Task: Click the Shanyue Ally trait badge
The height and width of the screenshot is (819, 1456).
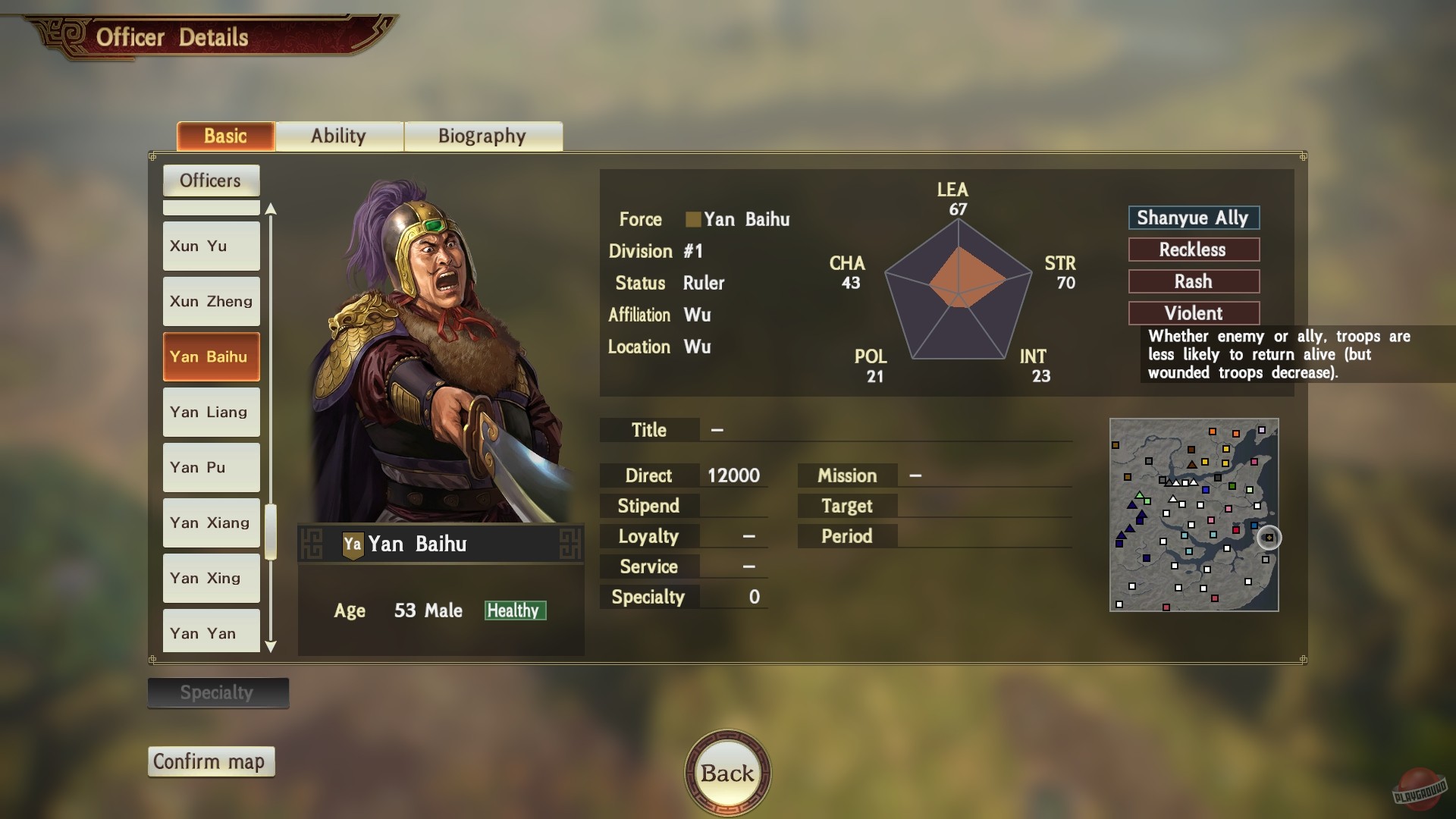Action: coord(1194,218)
